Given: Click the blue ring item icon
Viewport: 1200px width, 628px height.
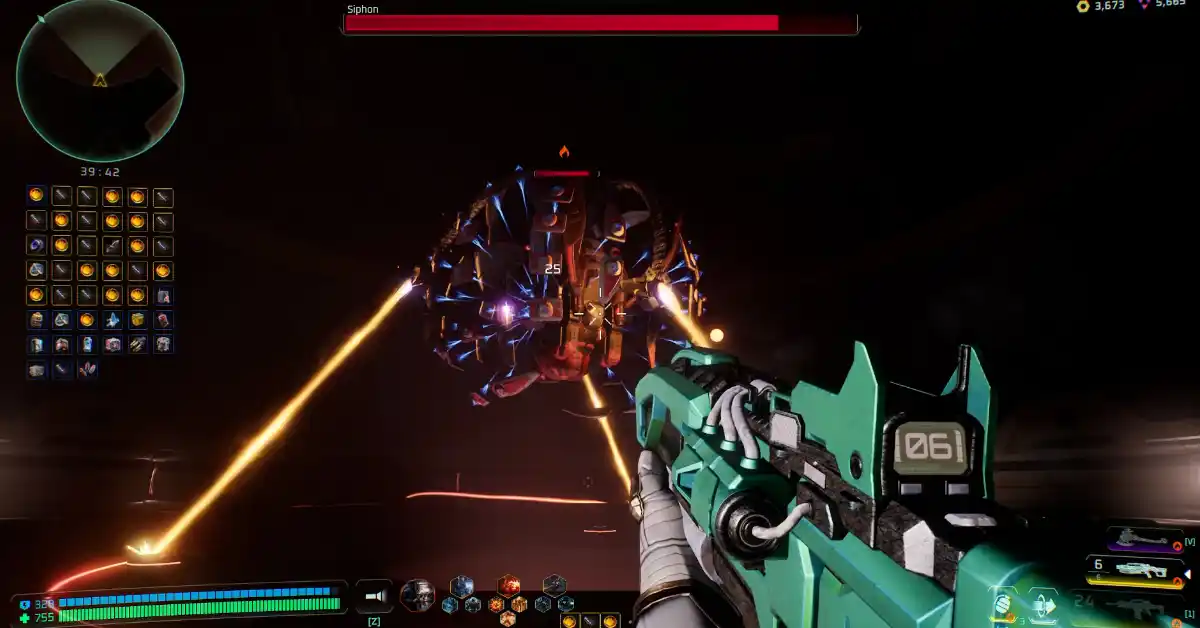Looking at the screenshot, I should [x=37, y=246].
